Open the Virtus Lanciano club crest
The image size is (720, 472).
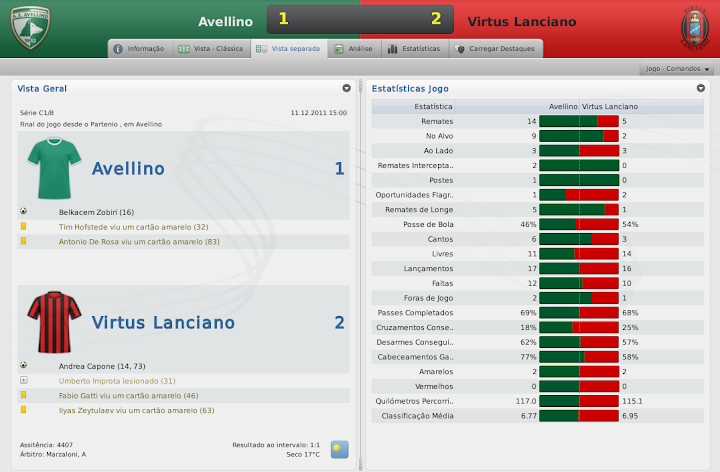point(691,28)
